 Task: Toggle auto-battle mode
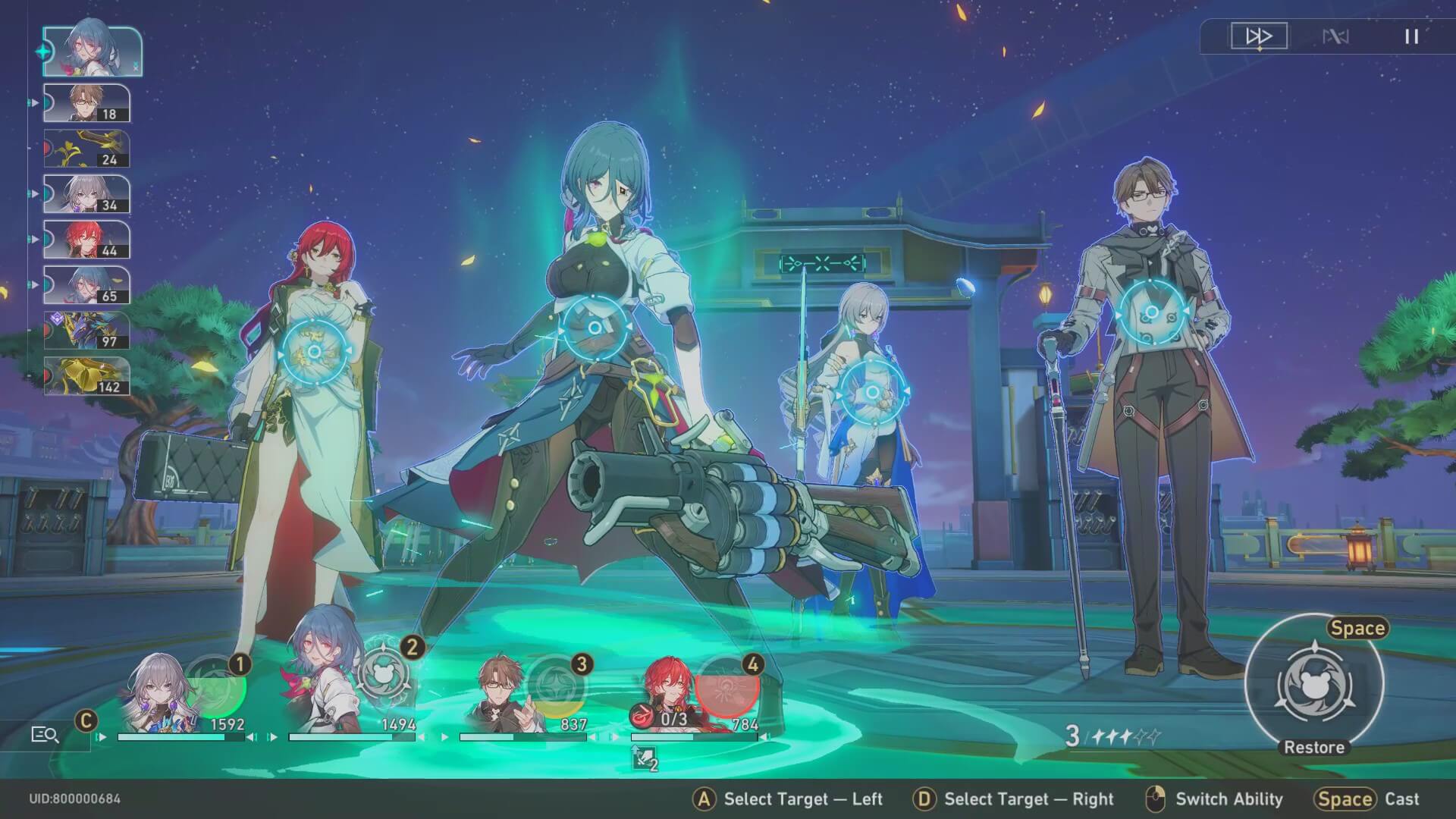(x=1336, y=36)
